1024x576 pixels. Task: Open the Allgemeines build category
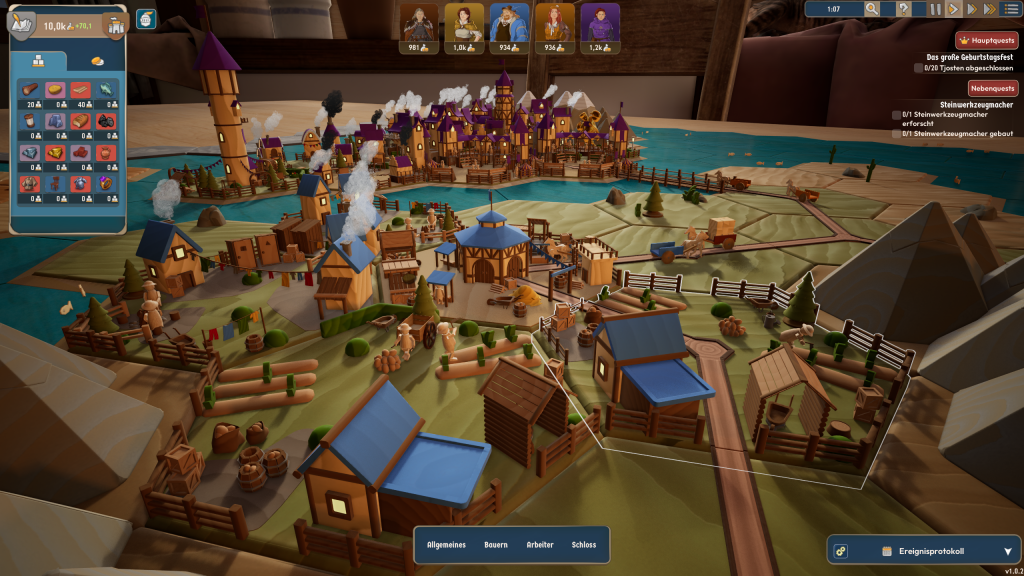(447, 545)
